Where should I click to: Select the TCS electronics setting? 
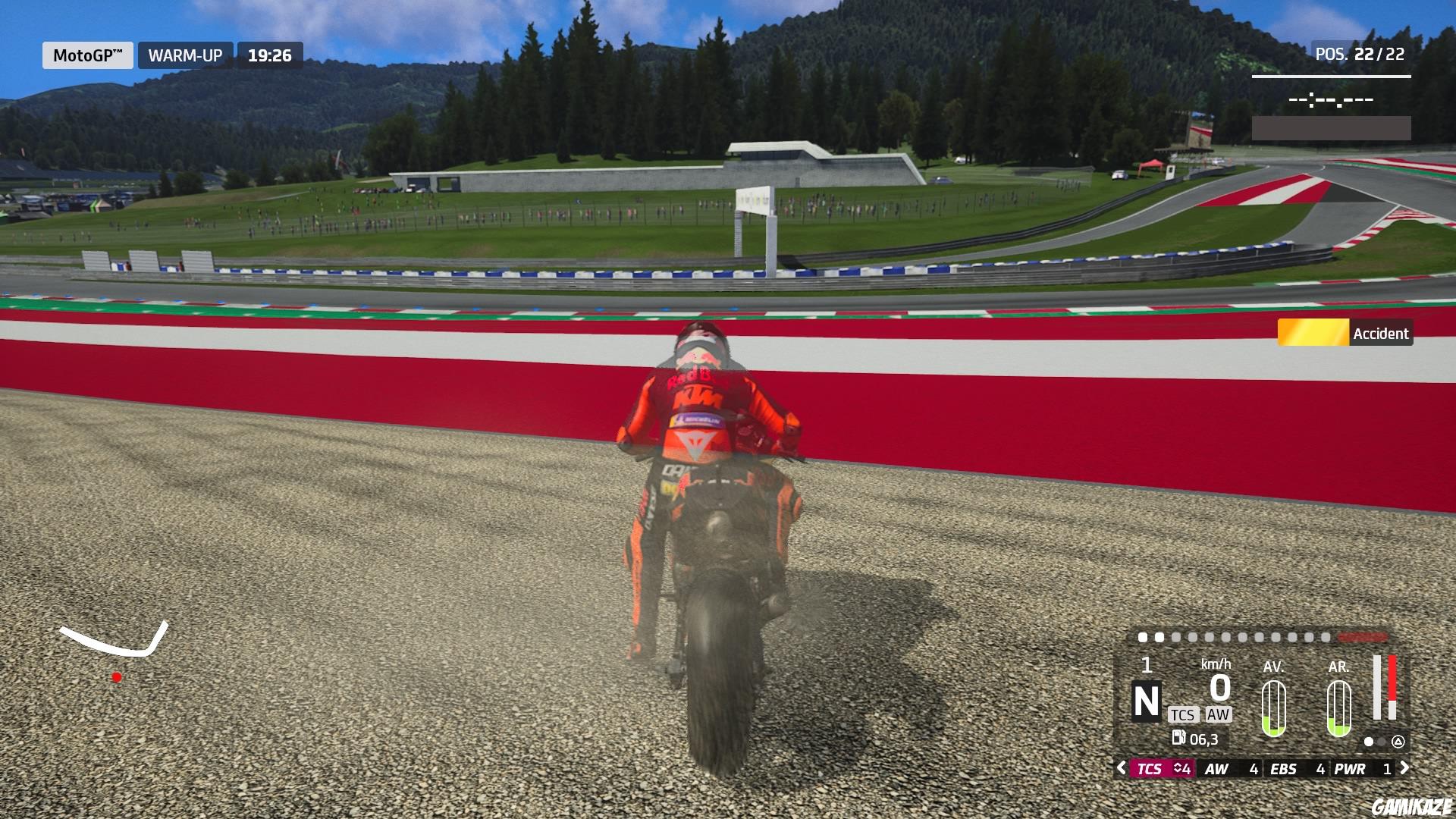pos(1150,769)
